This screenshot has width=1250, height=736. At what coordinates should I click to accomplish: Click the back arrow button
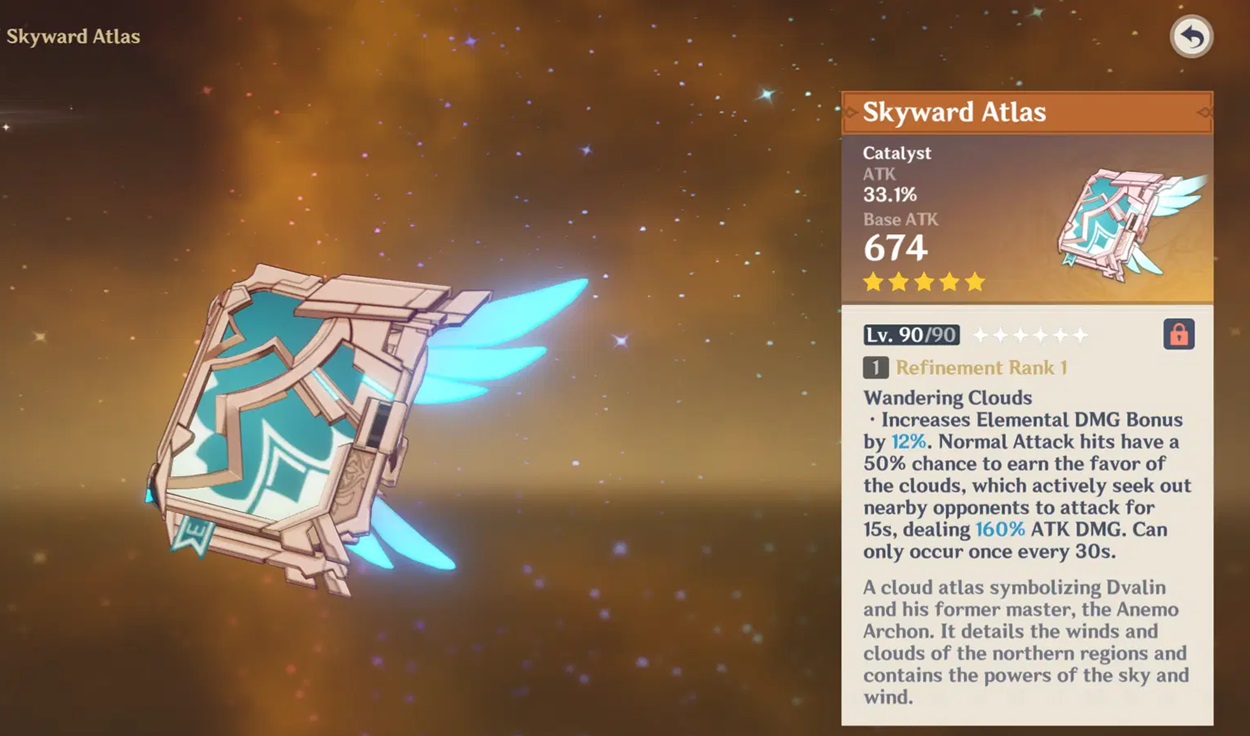[1191, 37]
